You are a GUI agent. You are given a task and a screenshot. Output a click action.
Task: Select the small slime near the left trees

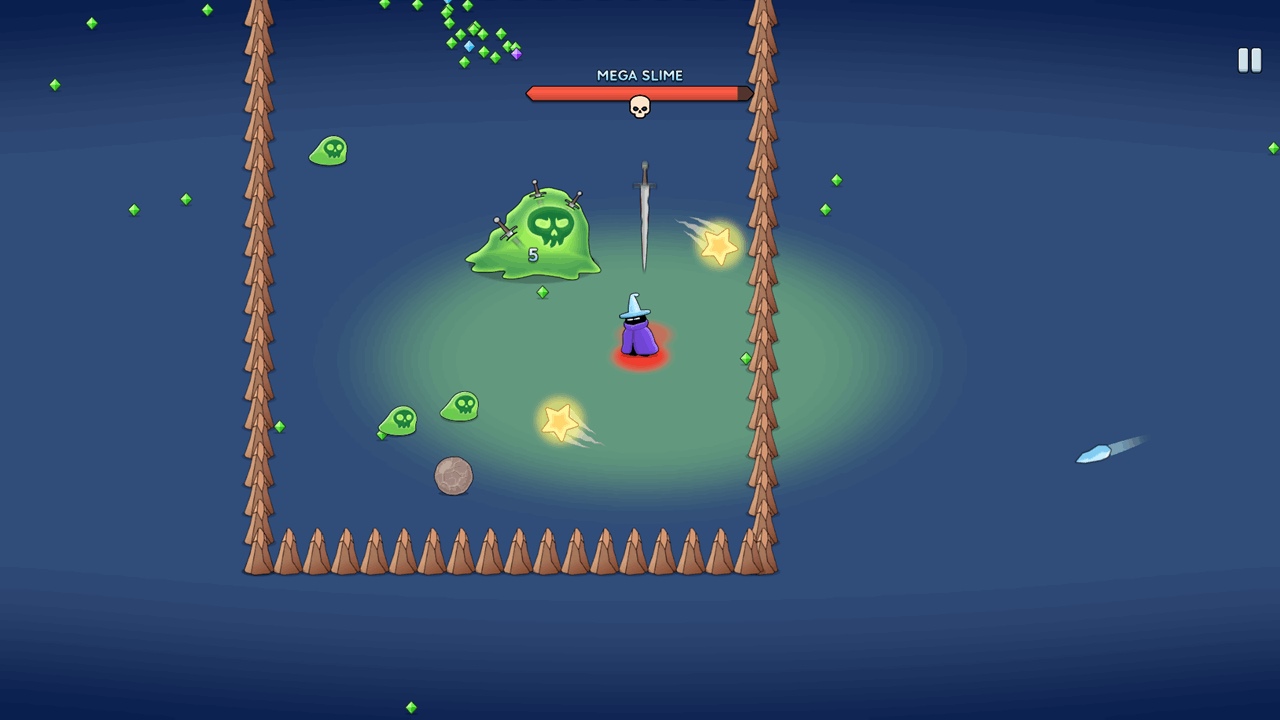coord(330,150)
